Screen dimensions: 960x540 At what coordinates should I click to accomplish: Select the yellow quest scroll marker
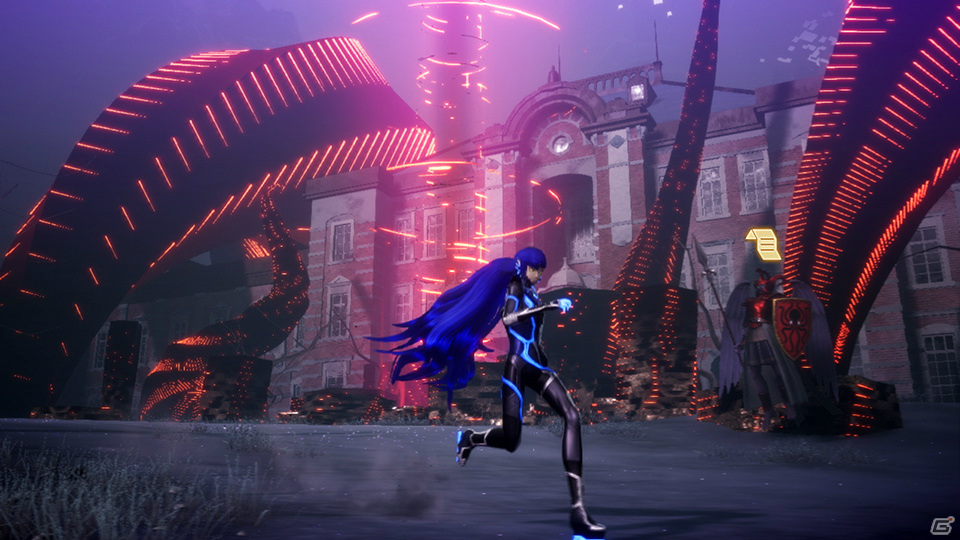[764, 244]
